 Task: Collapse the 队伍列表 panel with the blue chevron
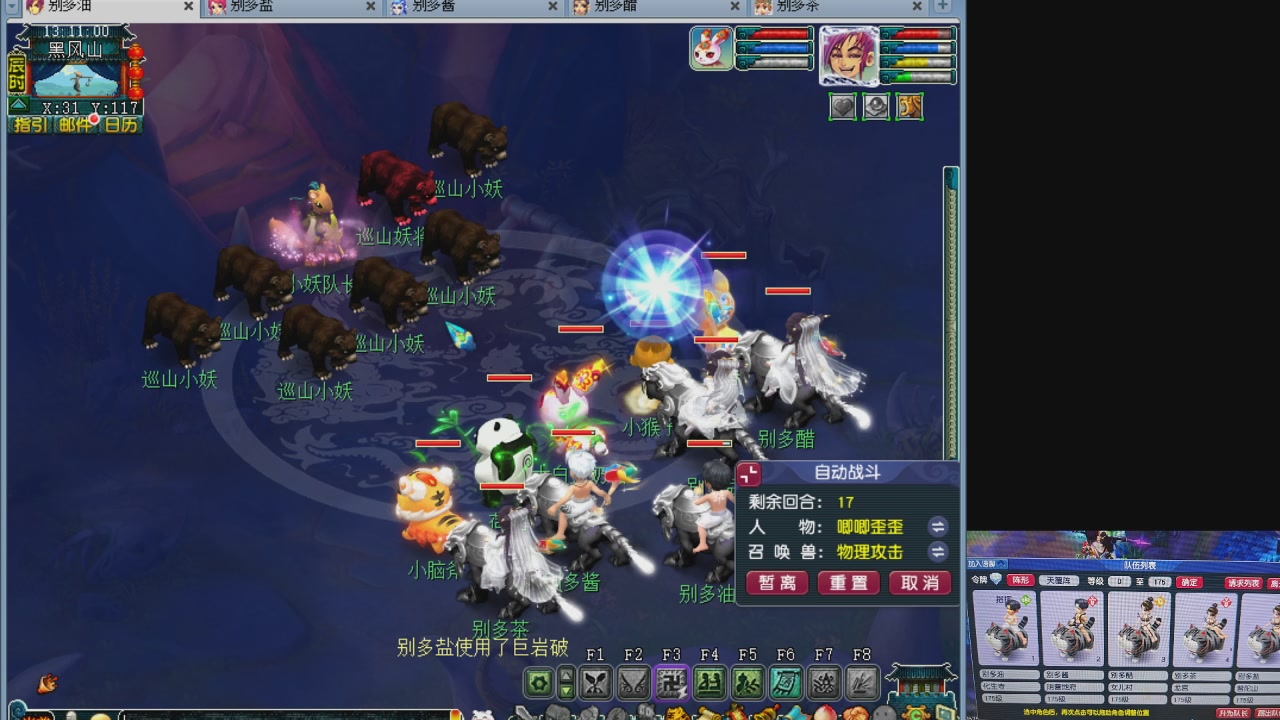coord(1001,564)
